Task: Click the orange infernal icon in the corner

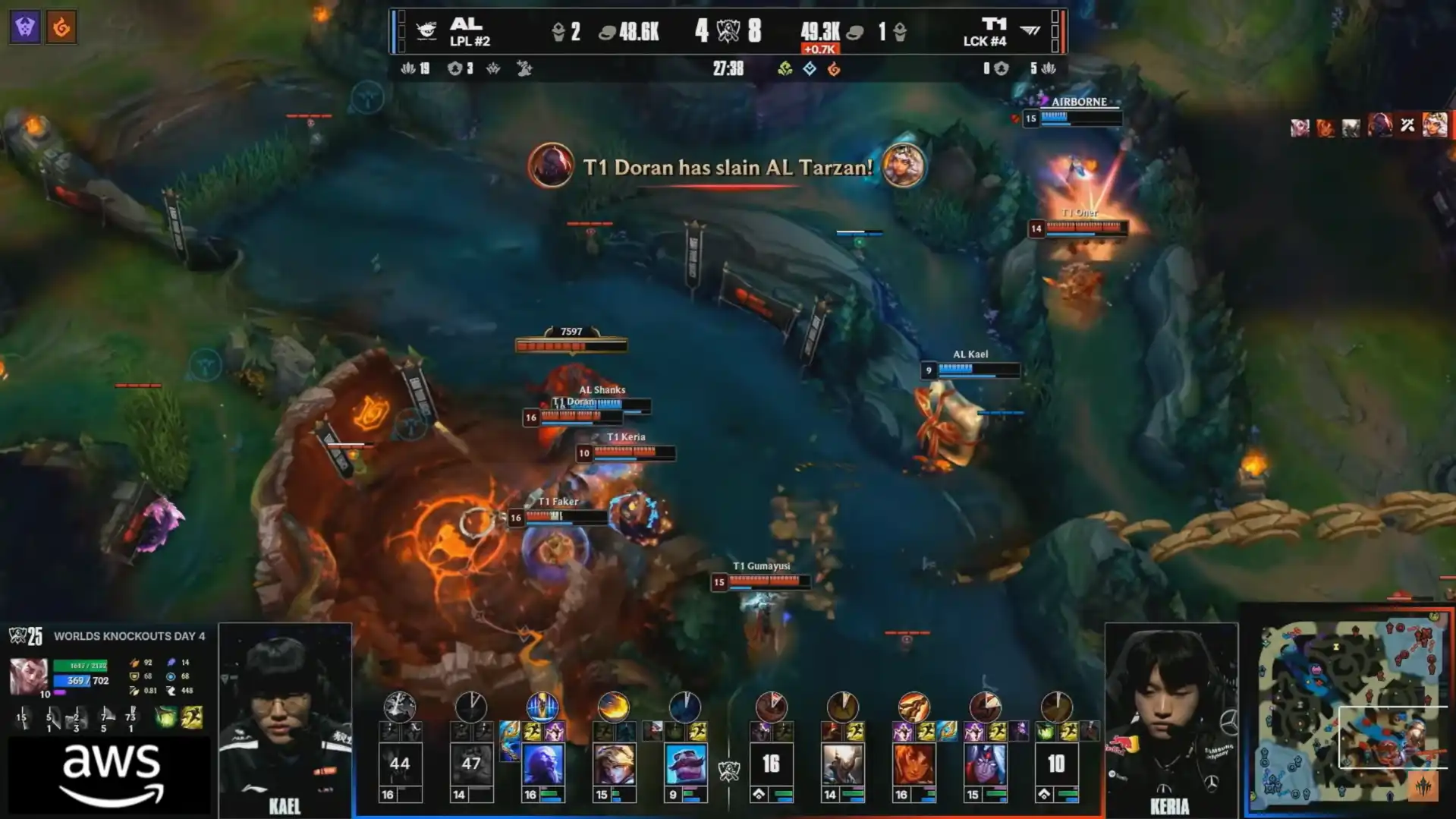Action: click(x=61, y=27)
